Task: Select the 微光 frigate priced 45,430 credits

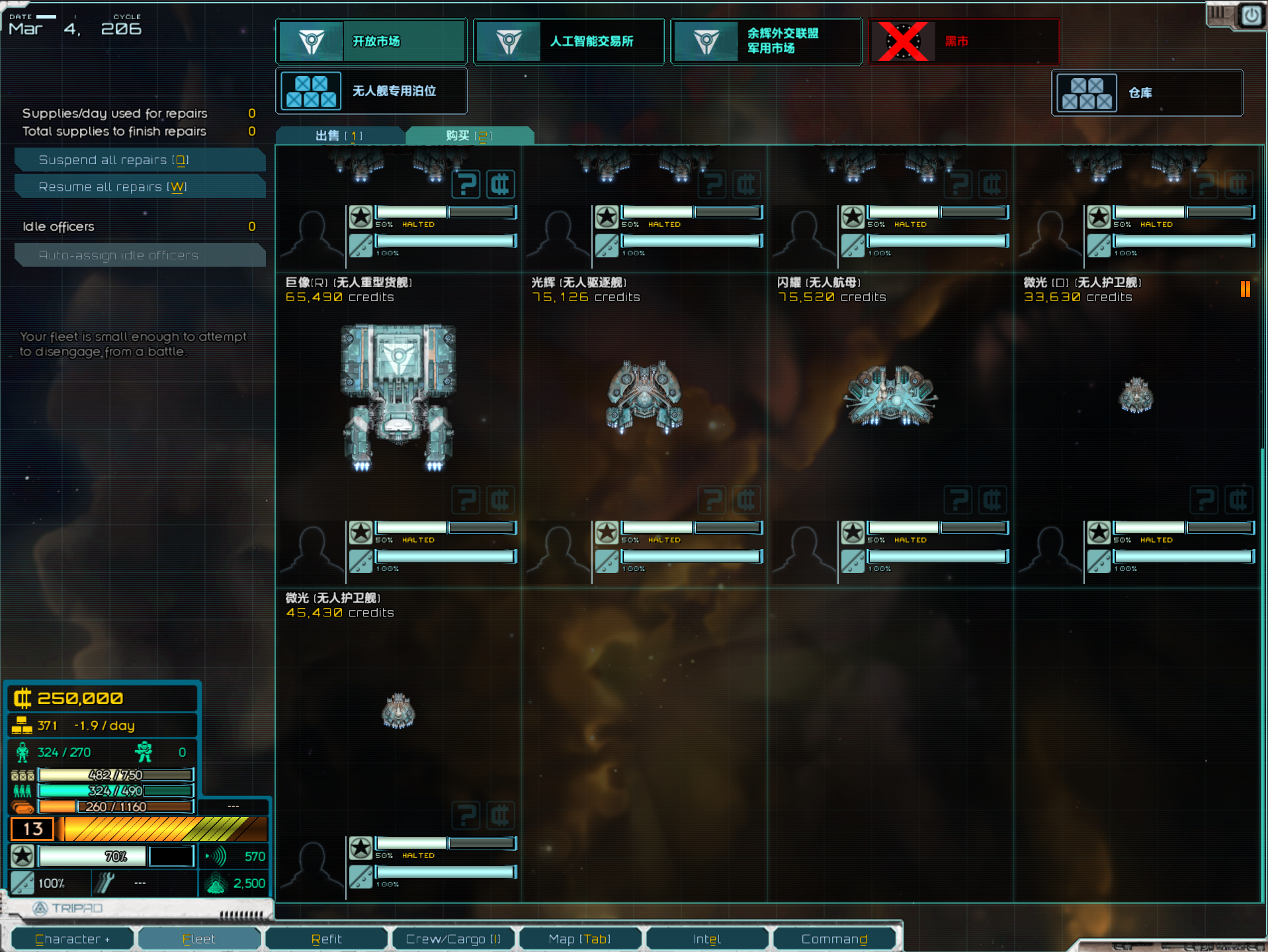Action: [398, 711]
